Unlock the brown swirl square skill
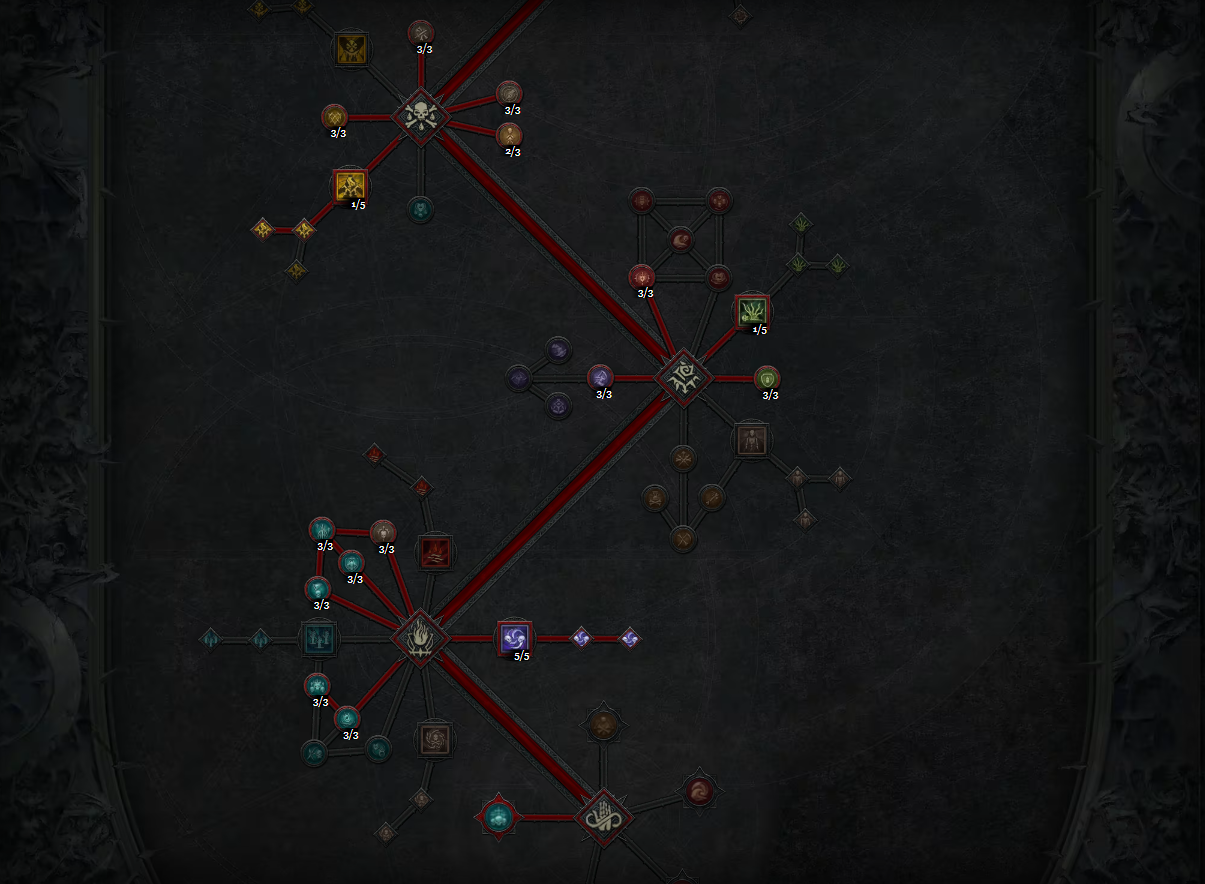 [x=435, y=739]
